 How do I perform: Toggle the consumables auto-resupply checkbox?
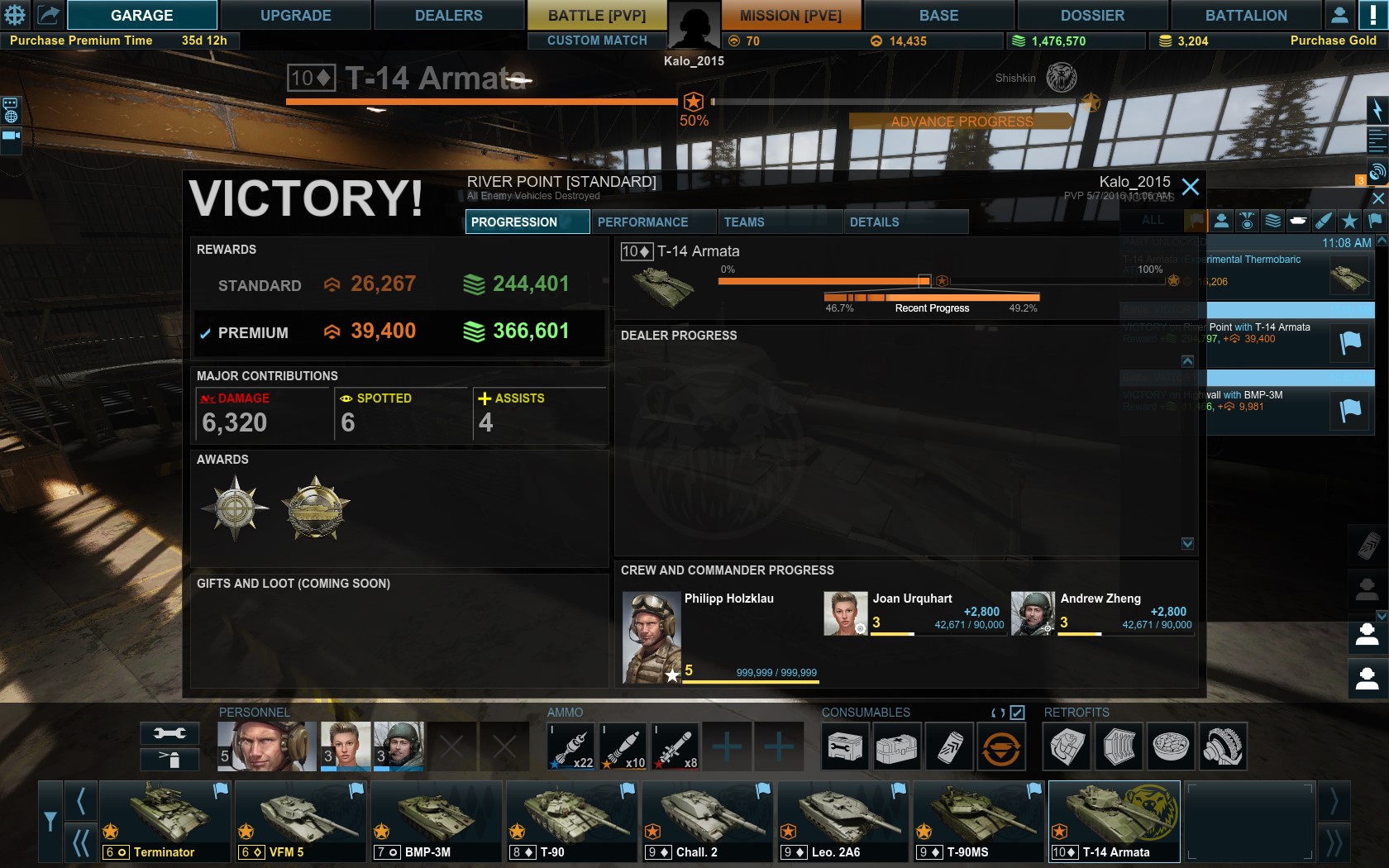point(1018,713)
